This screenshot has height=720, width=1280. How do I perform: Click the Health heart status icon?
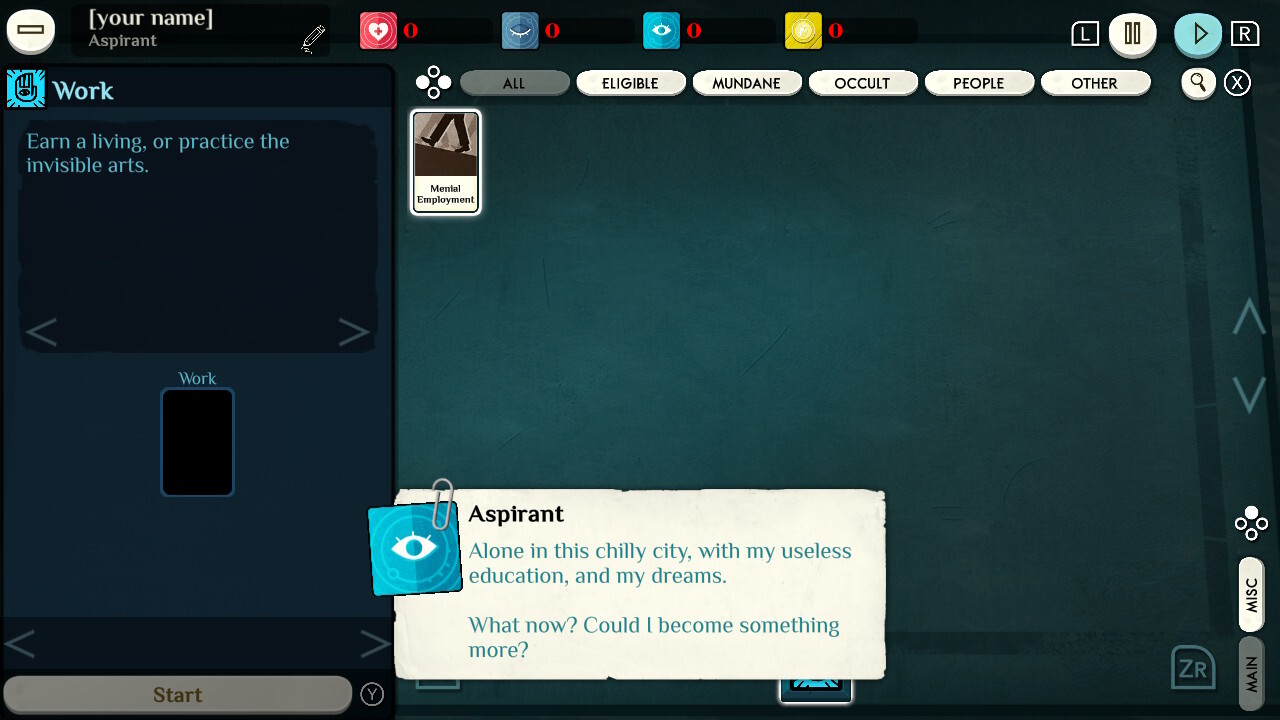coord(378,31)
